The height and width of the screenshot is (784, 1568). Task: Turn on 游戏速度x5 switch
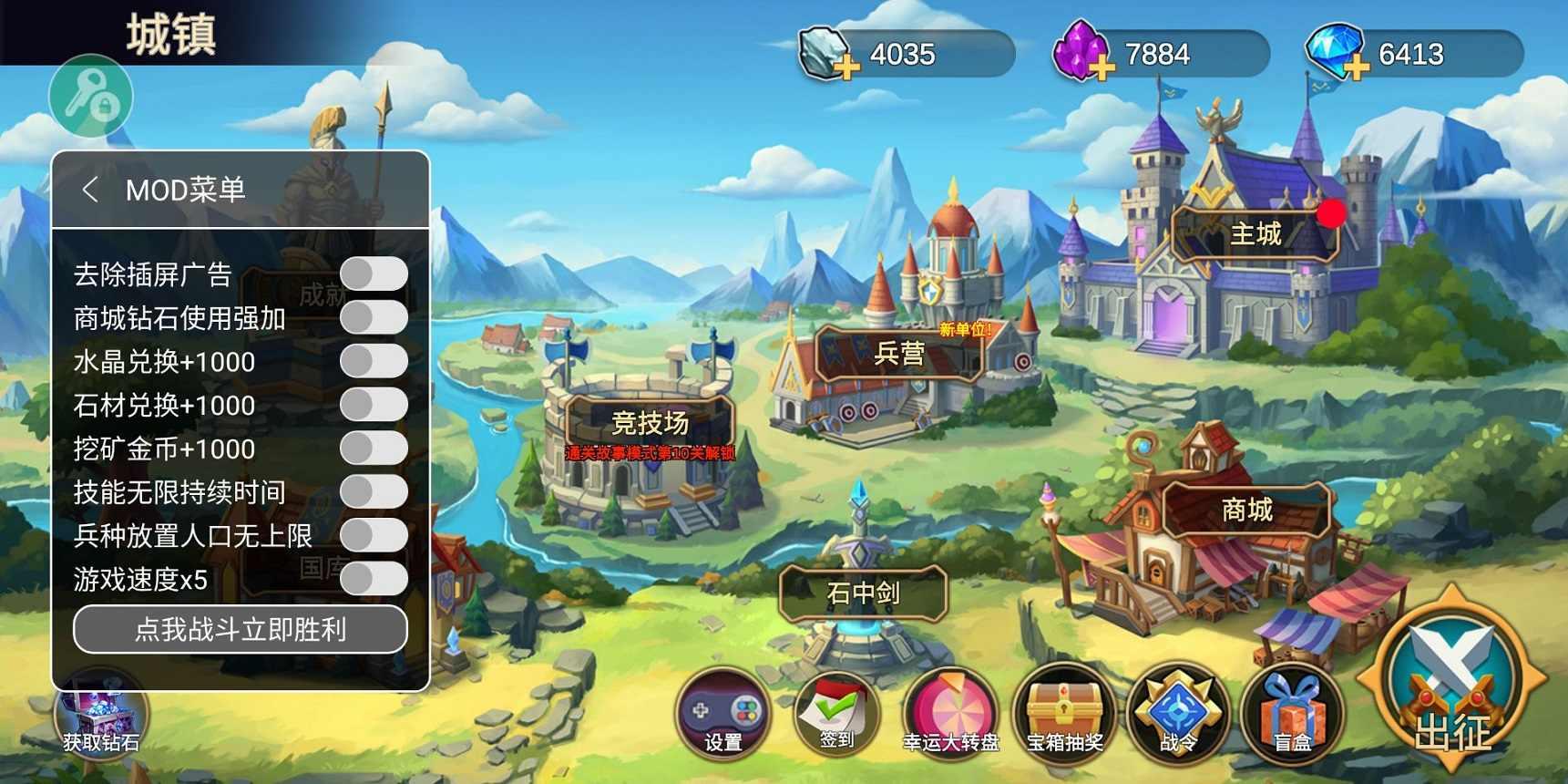[374, 579]
